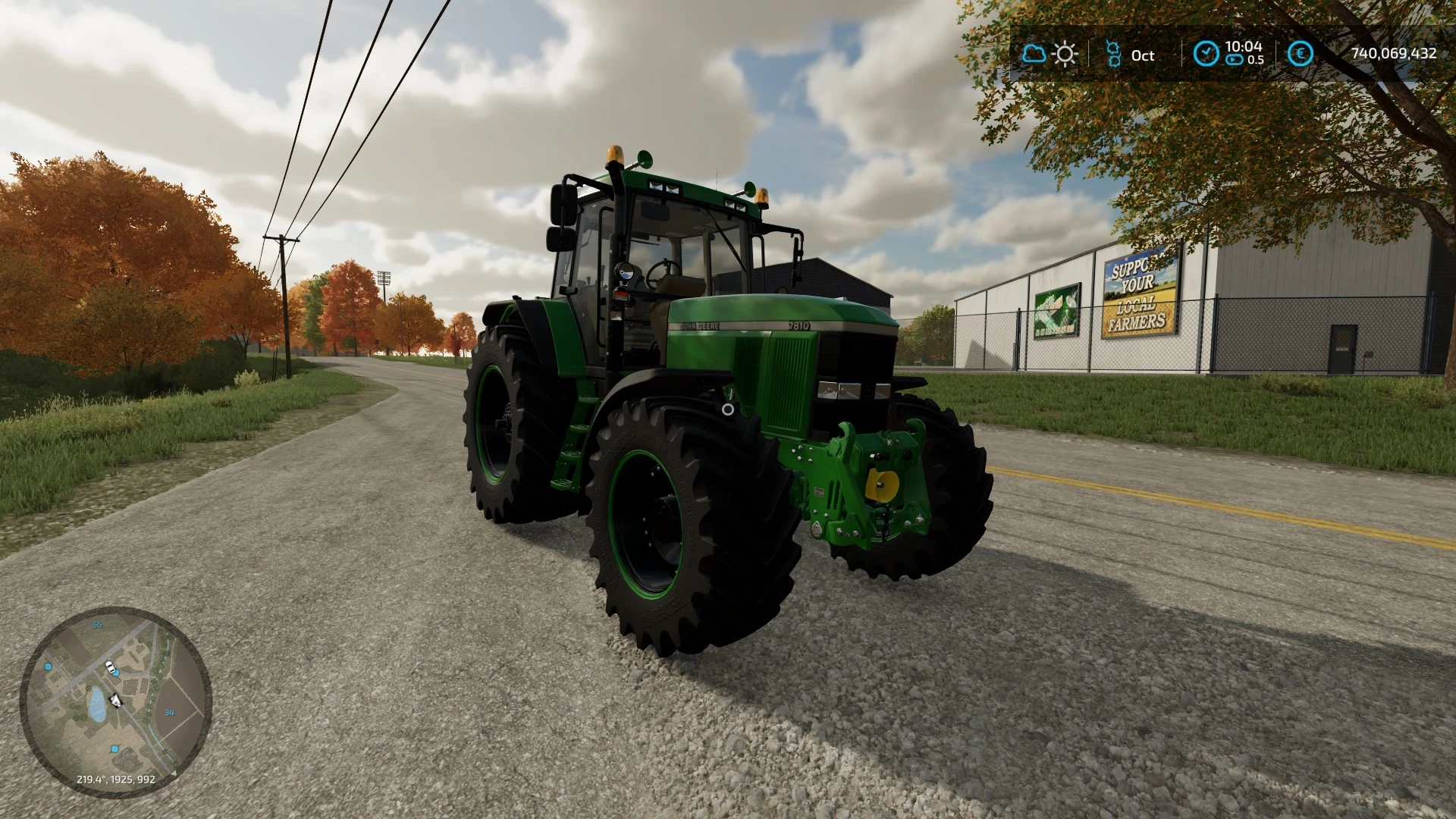
Task: Select field 56 on the minimap
Action: [97, 625]
